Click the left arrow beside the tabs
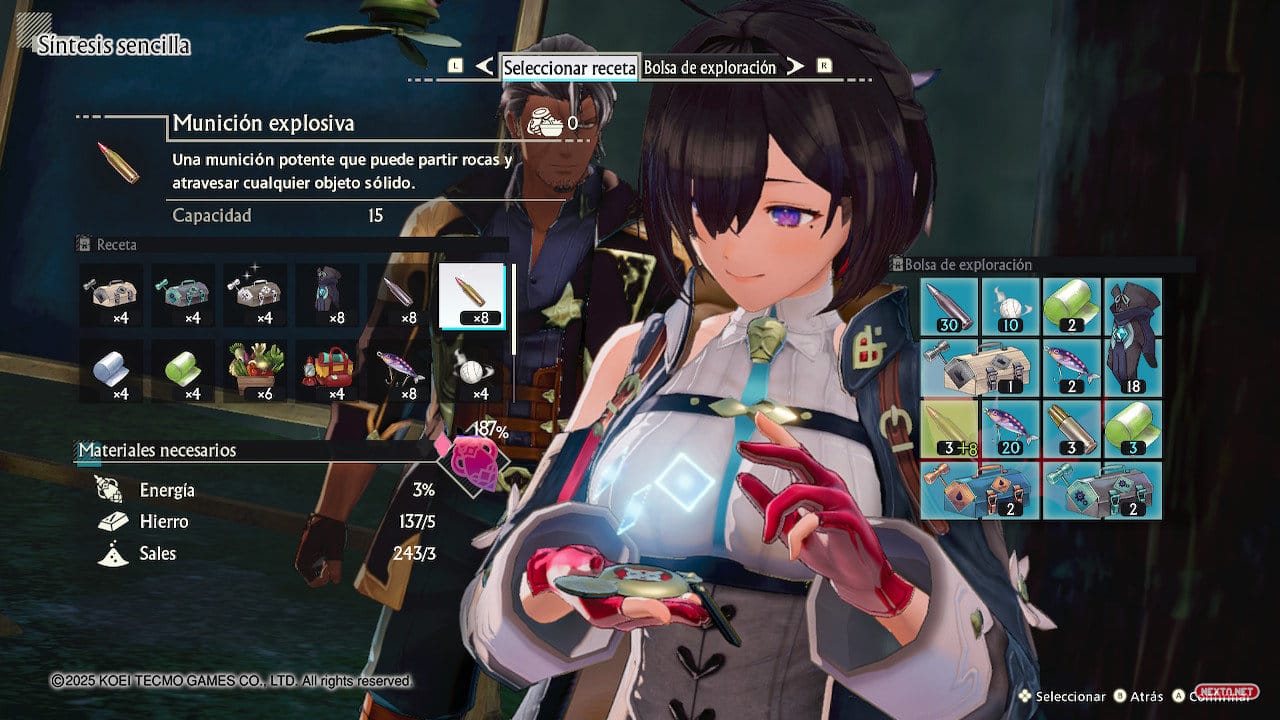 (x=485, y=67)
